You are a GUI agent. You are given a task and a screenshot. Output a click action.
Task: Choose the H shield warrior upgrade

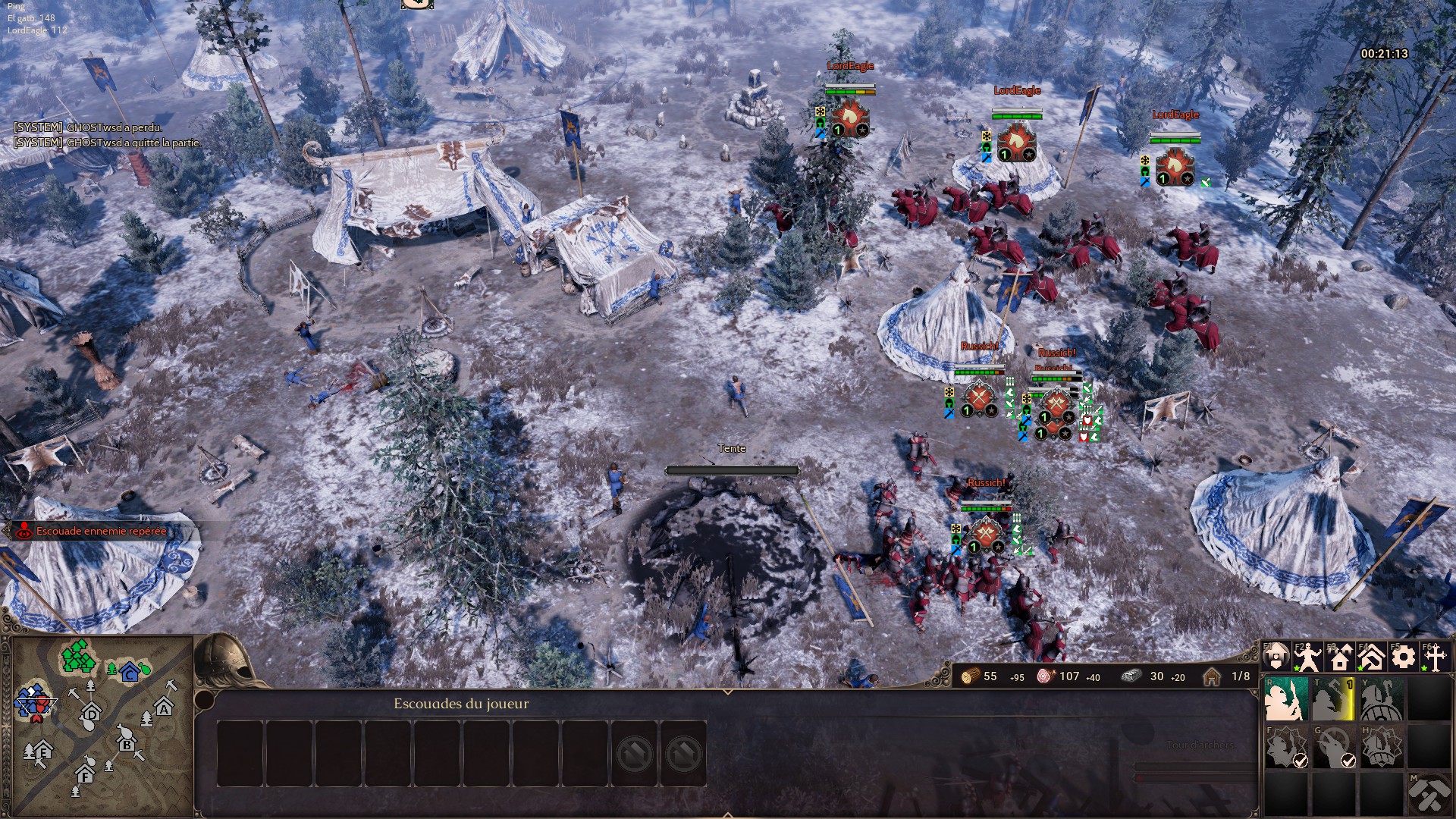point(1381,747)
